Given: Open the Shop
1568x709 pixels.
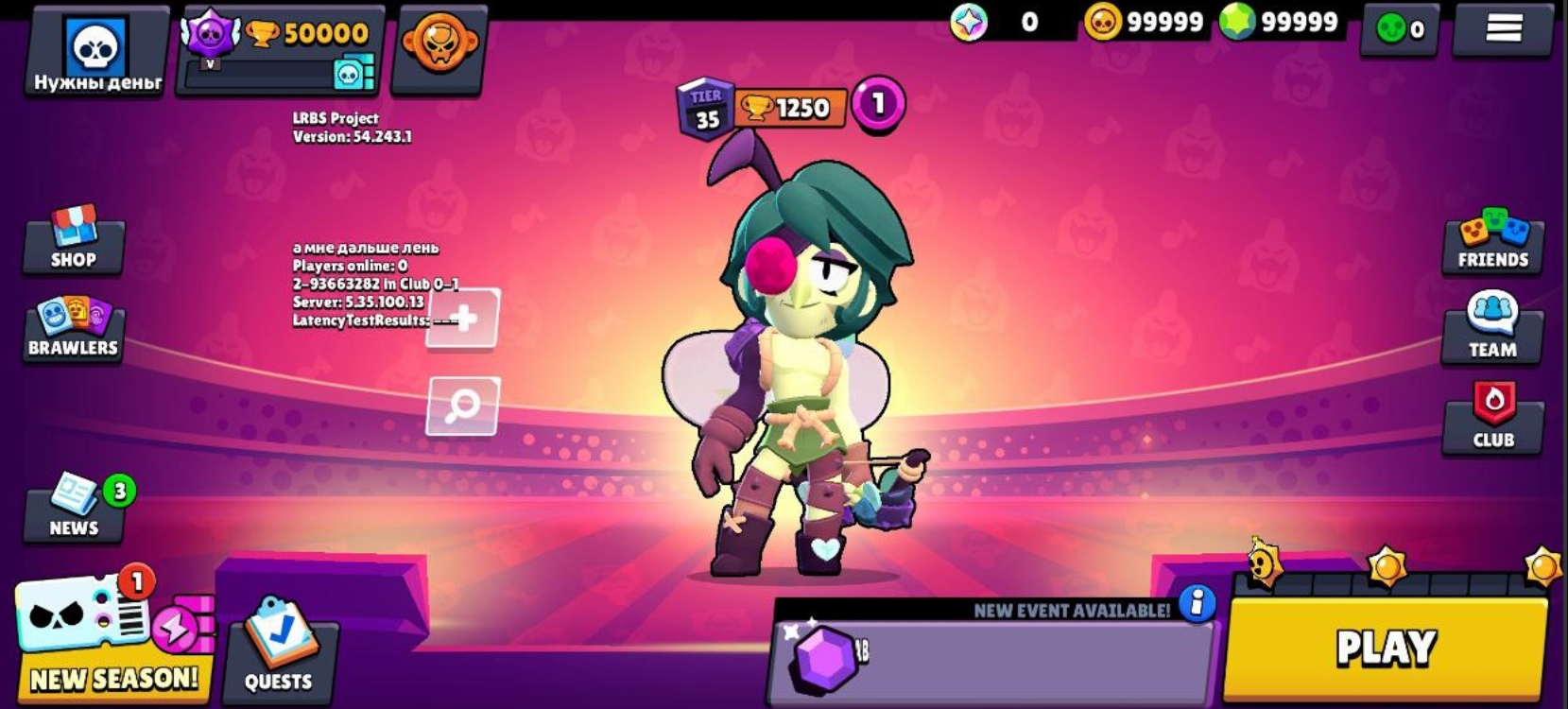Looking at the screenshot, I should point(74,240).
